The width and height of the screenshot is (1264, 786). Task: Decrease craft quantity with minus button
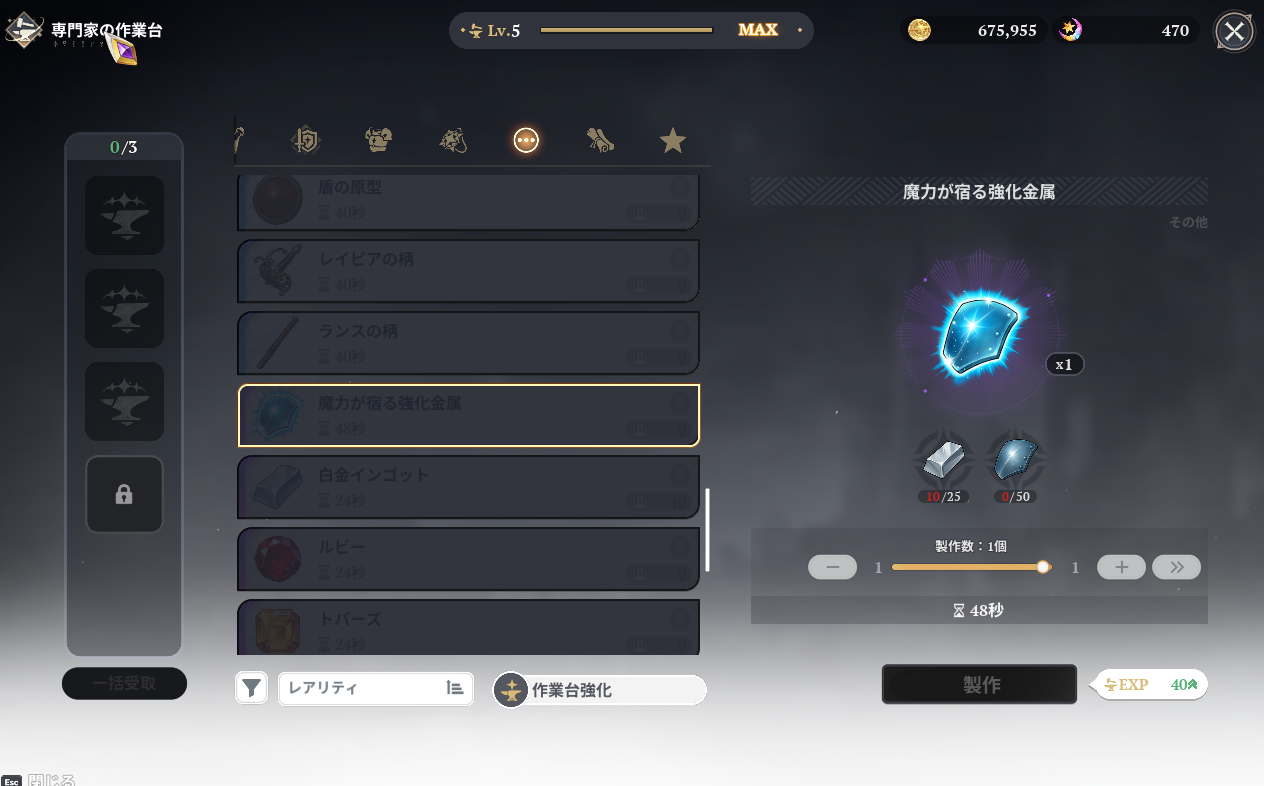pos(832,567)
